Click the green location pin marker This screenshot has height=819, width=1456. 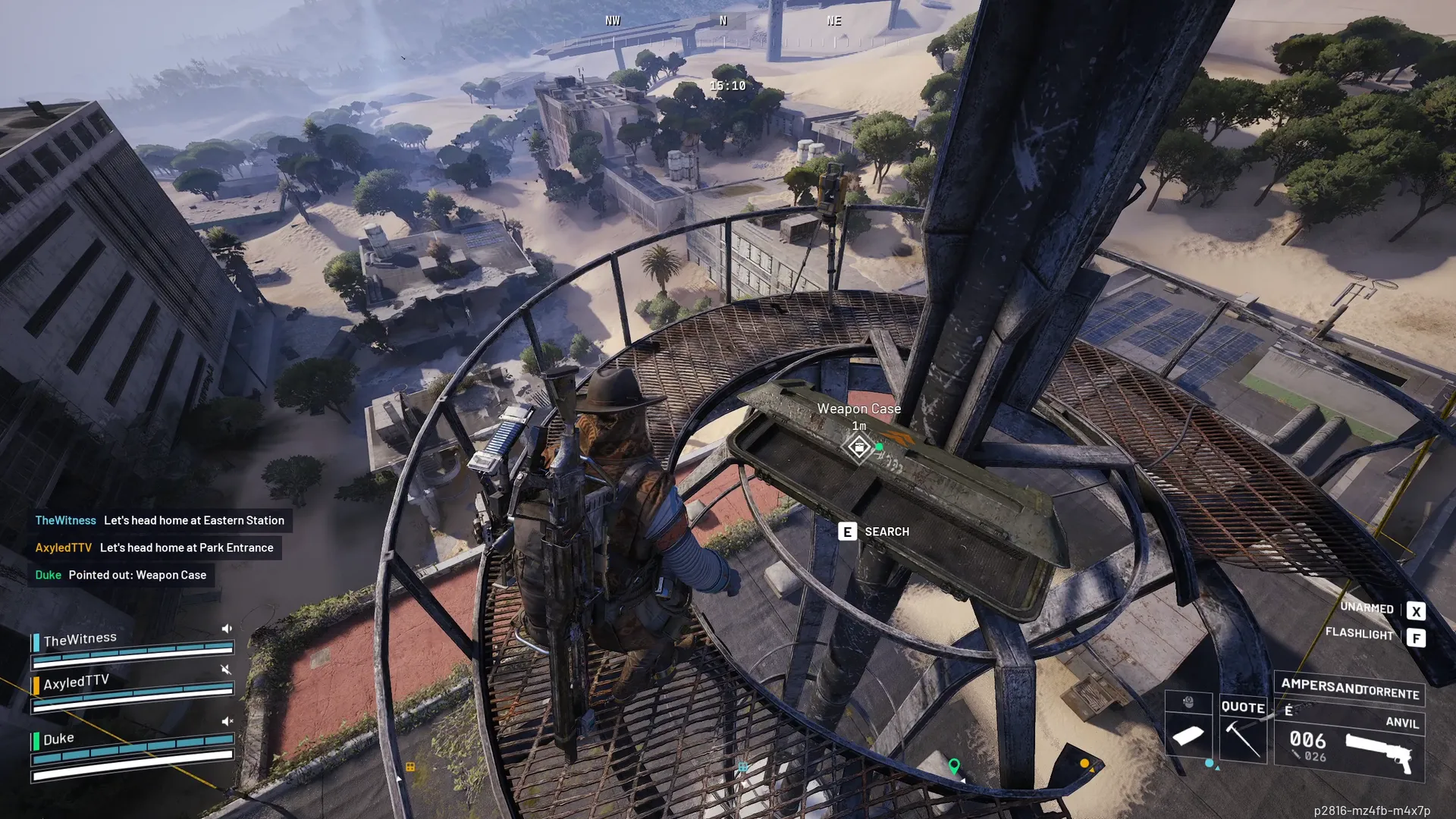point(954,766)
